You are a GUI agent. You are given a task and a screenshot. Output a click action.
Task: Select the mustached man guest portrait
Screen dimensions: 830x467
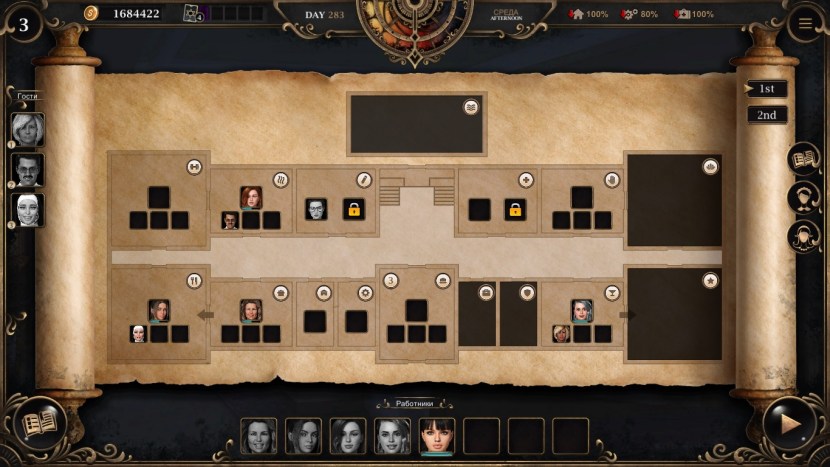[28, 169]
